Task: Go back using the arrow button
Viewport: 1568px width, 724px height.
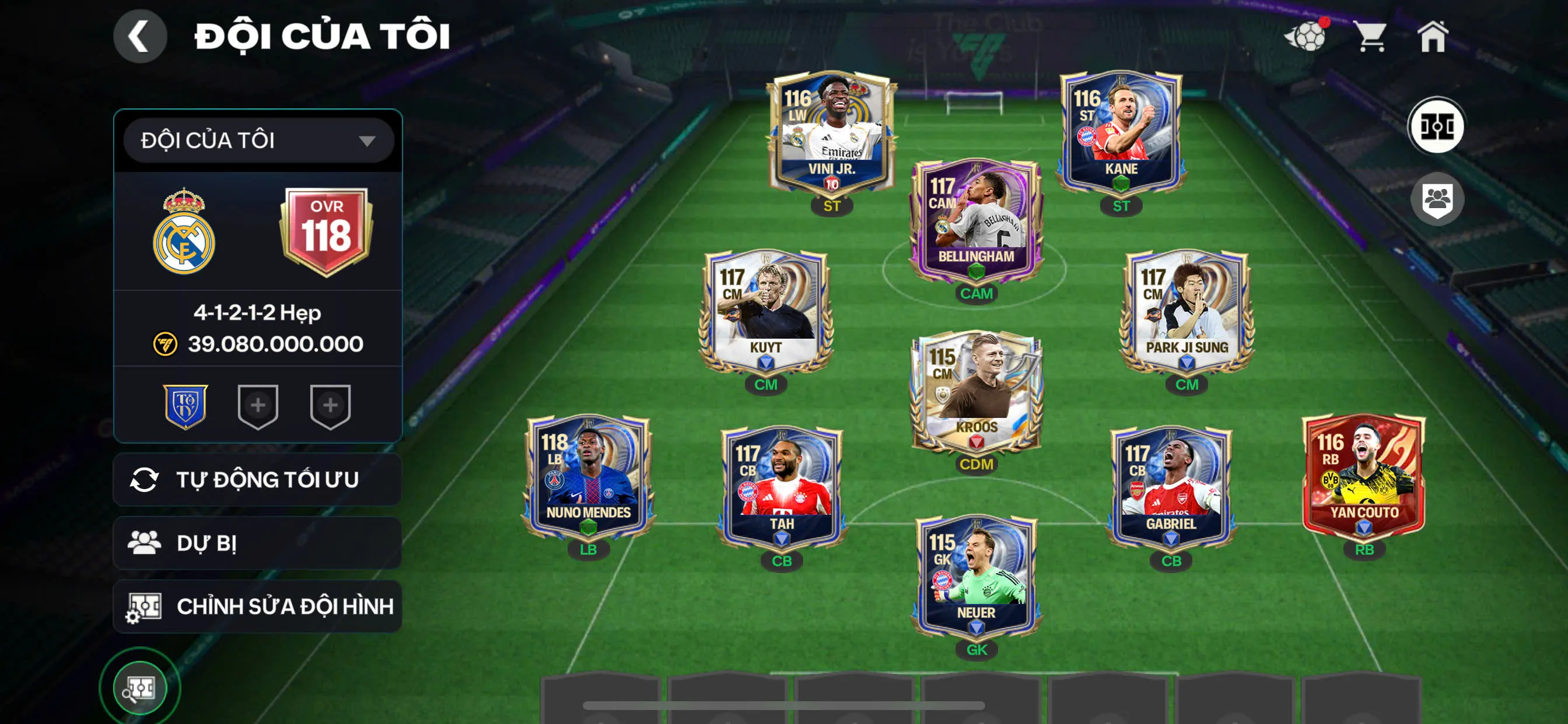Action: click(140, 36)
